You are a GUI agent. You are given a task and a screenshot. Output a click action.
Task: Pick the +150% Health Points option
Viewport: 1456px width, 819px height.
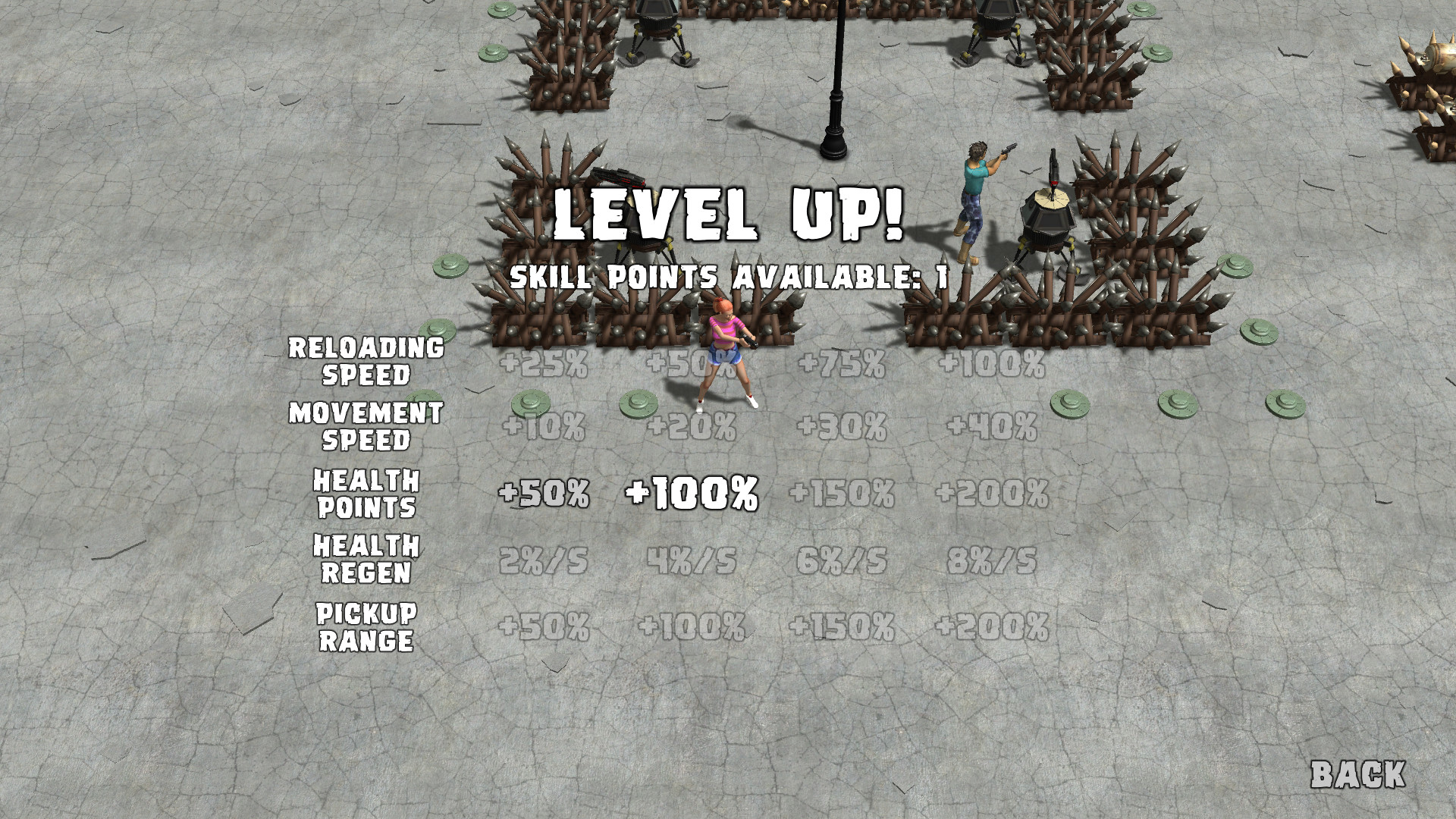[844, 493]
